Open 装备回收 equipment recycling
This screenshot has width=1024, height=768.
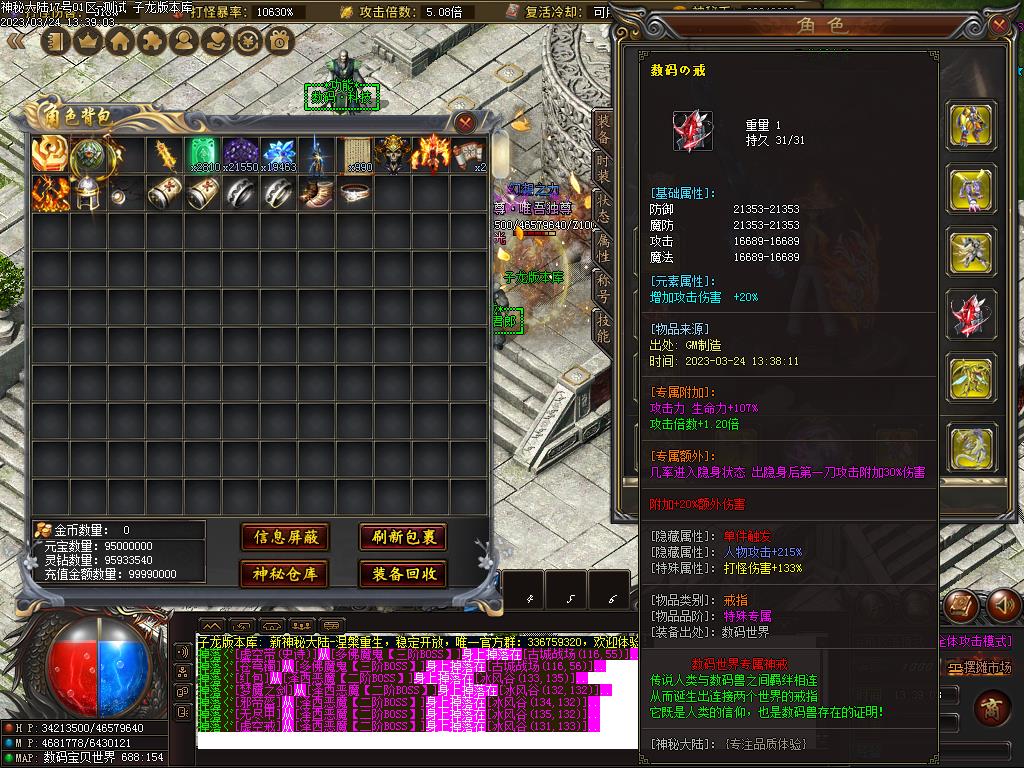(403, 574)
